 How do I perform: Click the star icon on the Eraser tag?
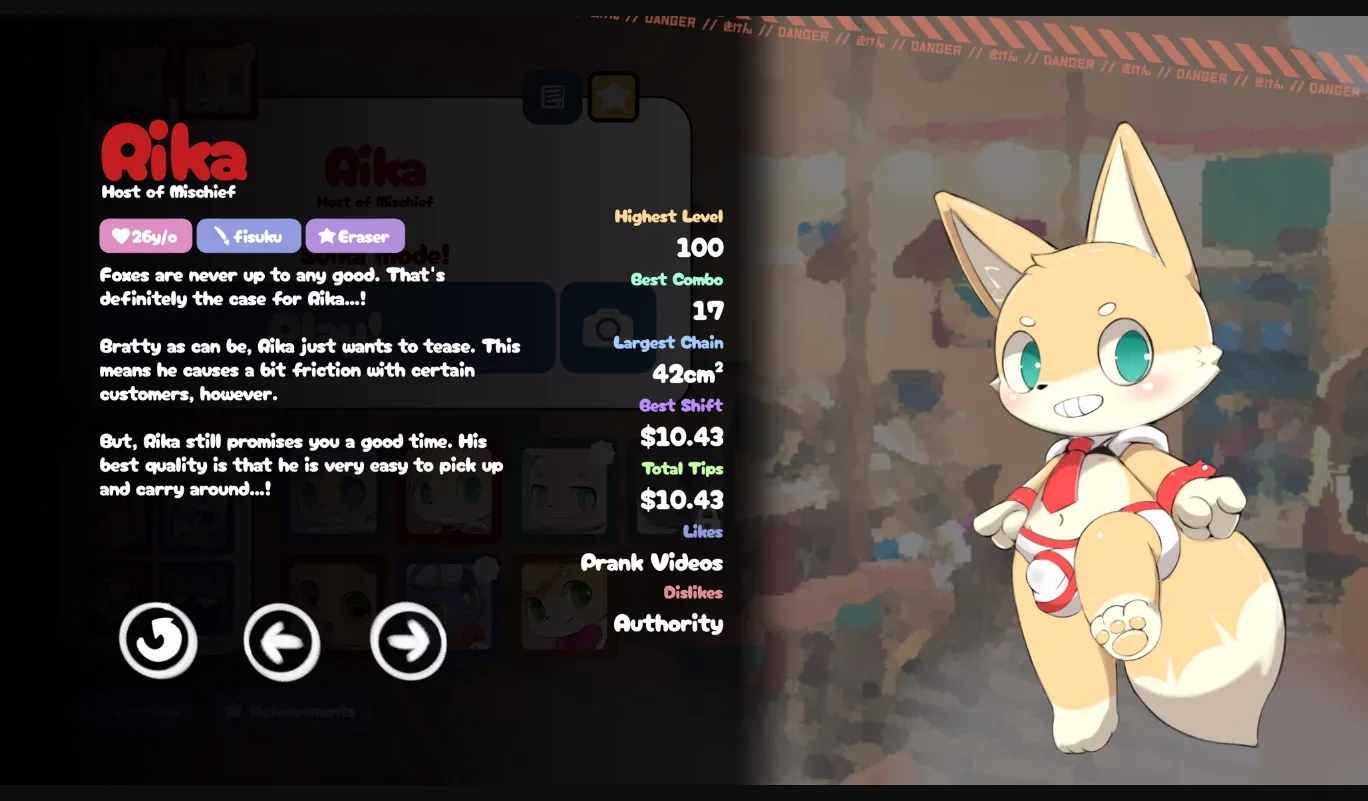[x=327, y=236]
